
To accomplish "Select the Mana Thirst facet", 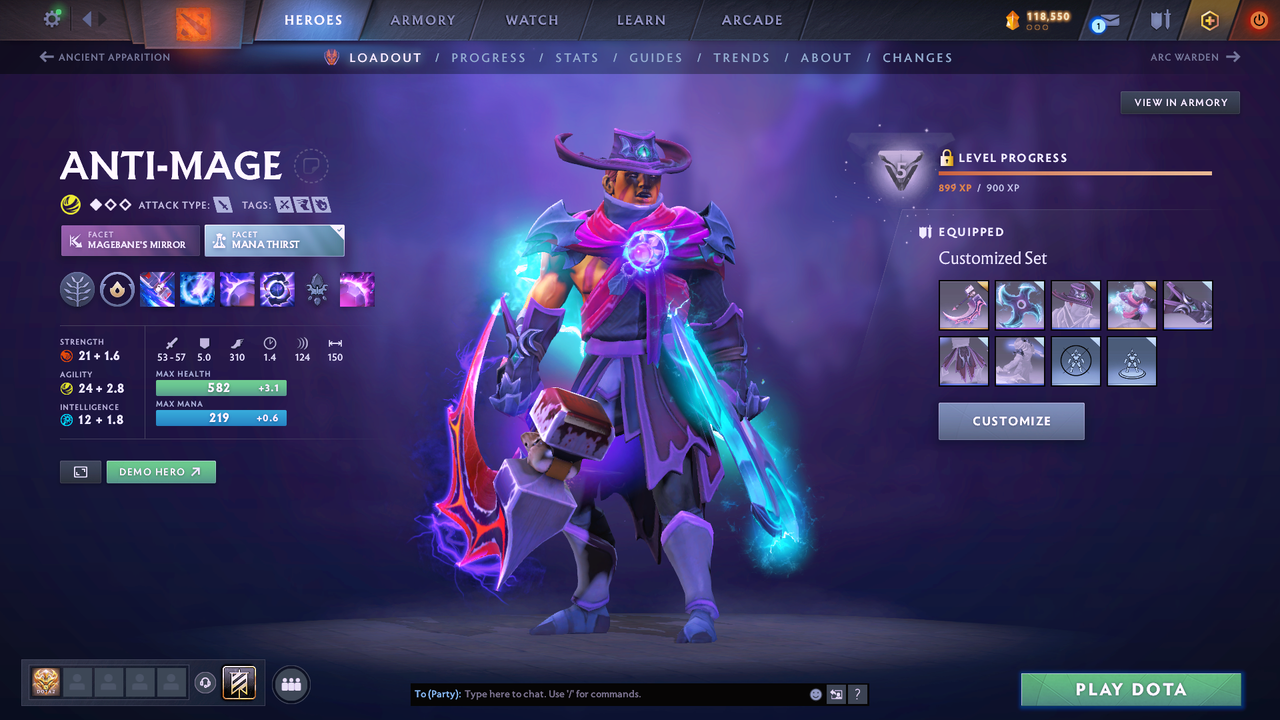I will (274, 240).
